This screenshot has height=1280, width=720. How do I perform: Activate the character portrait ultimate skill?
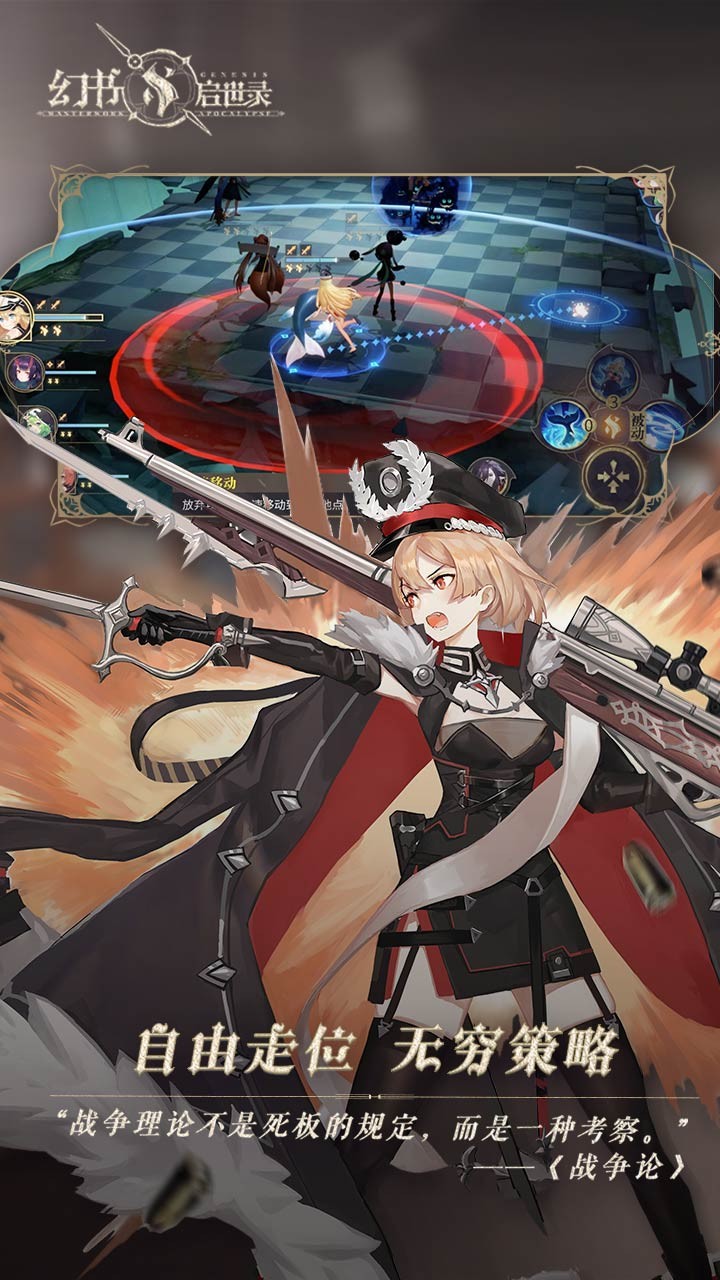coord(612,373)
